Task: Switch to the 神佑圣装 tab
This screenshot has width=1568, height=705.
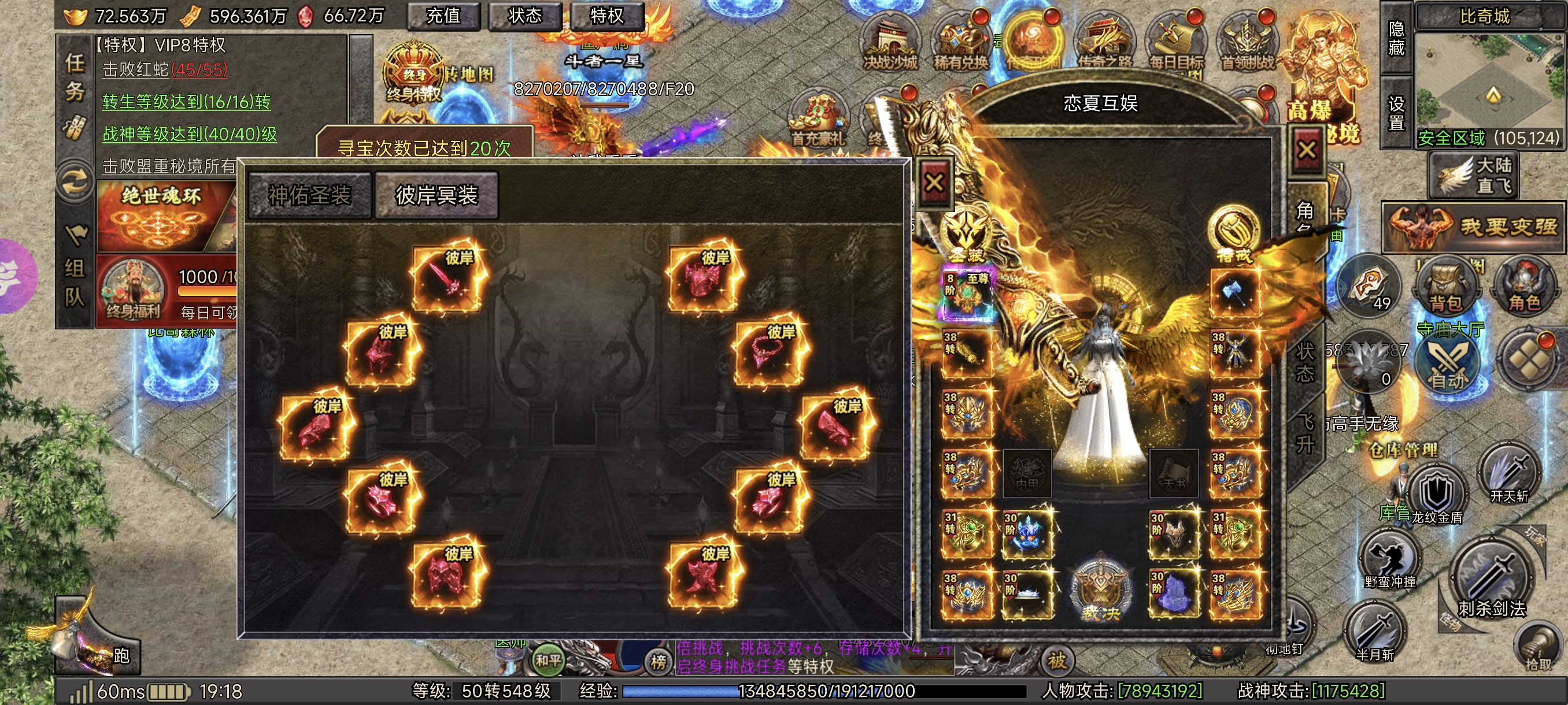Action: click(310, 195)
